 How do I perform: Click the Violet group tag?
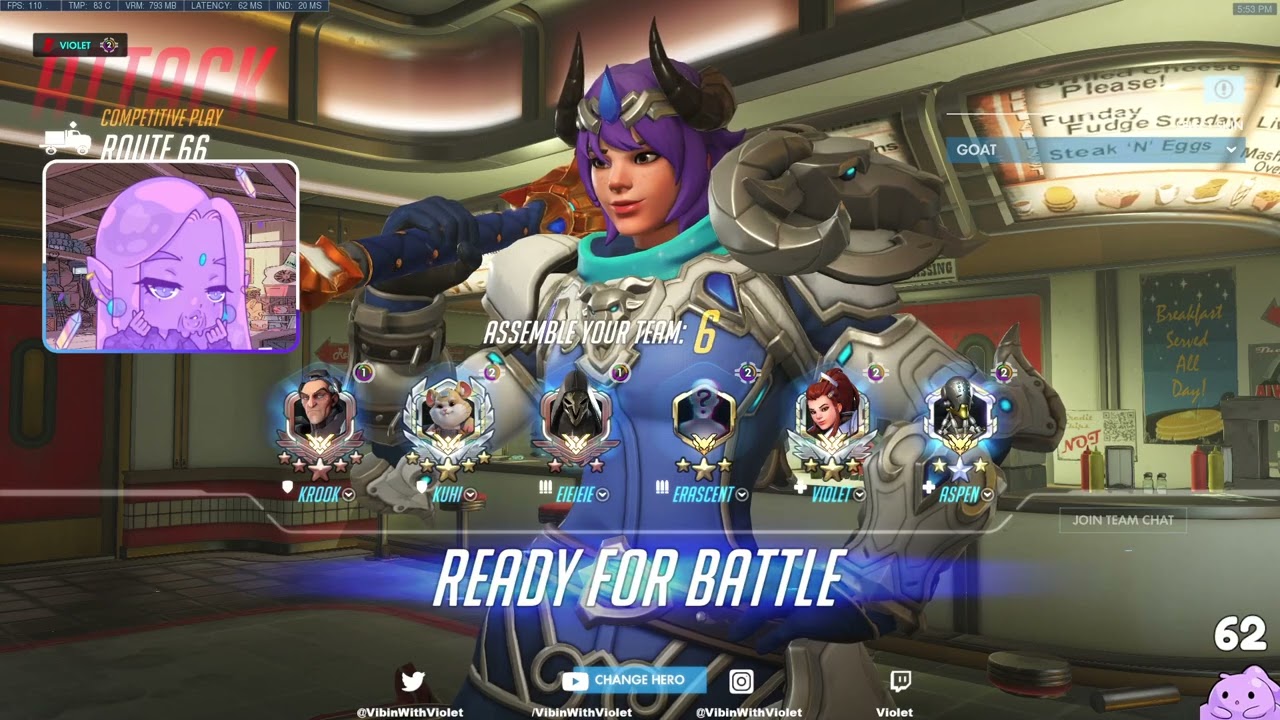click(80, 45)
